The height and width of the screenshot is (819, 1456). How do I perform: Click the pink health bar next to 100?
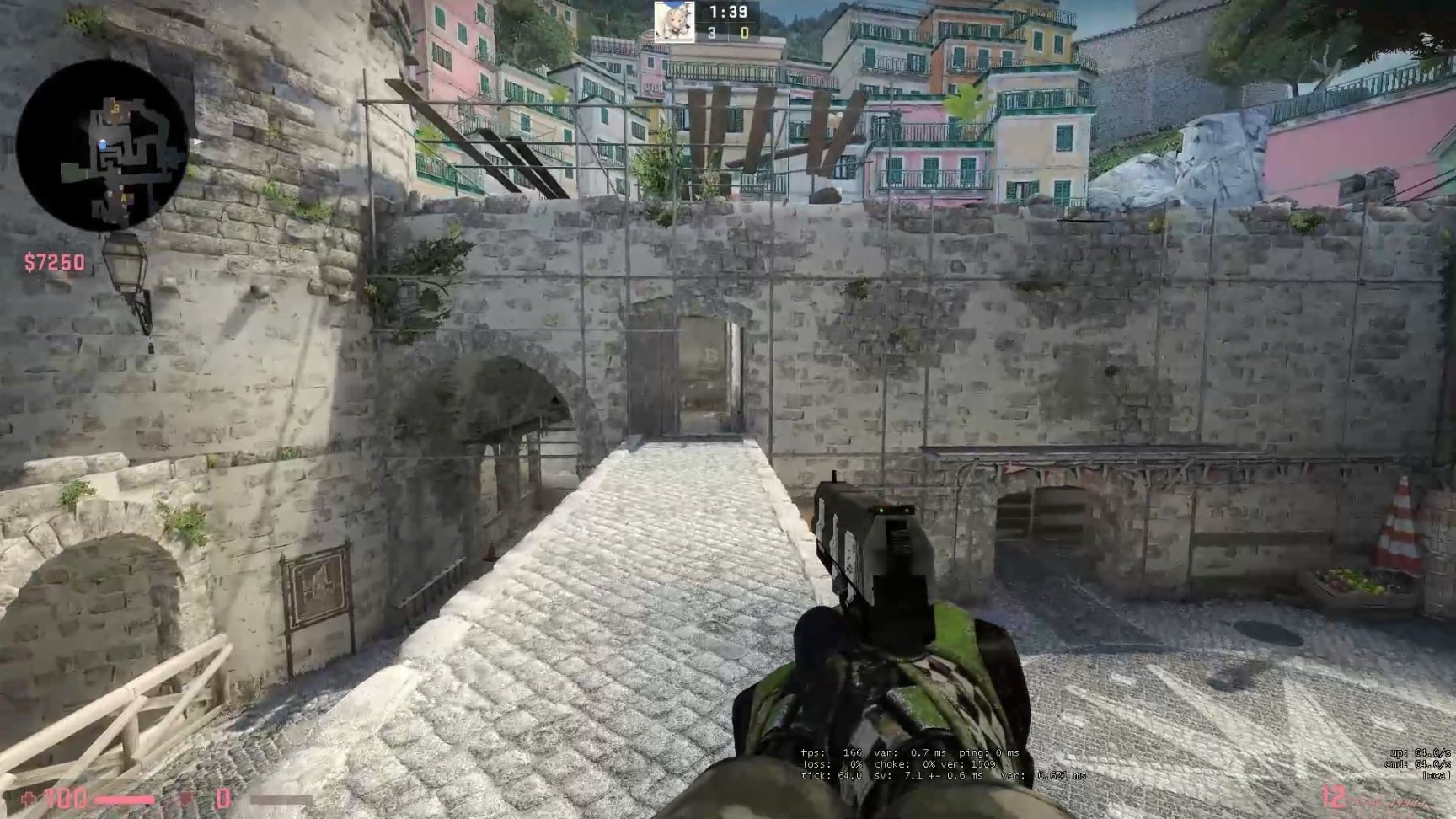click(123, 798)
